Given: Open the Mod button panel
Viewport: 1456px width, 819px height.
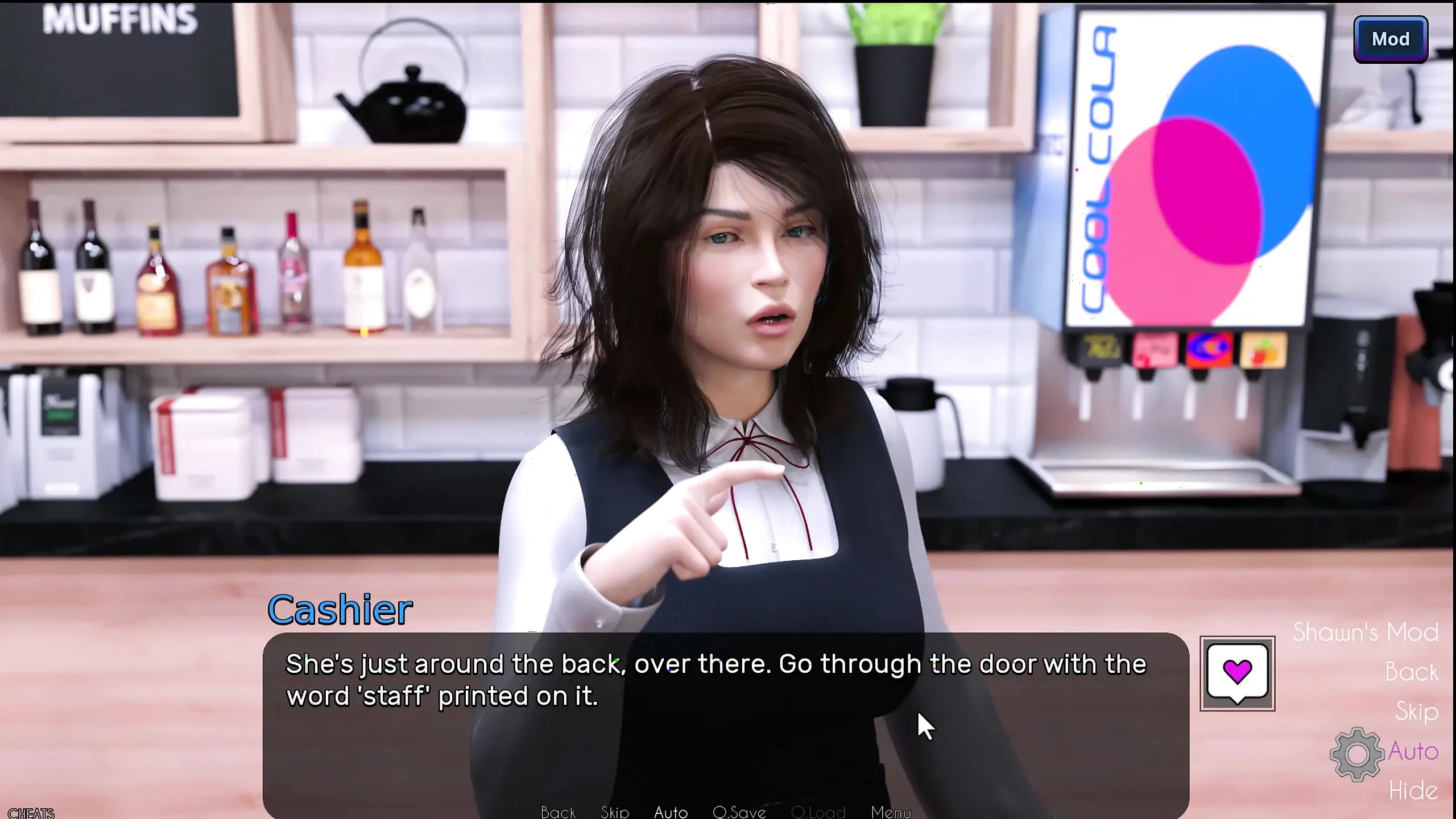Looking at the screenshot, I should point(1390,39).
